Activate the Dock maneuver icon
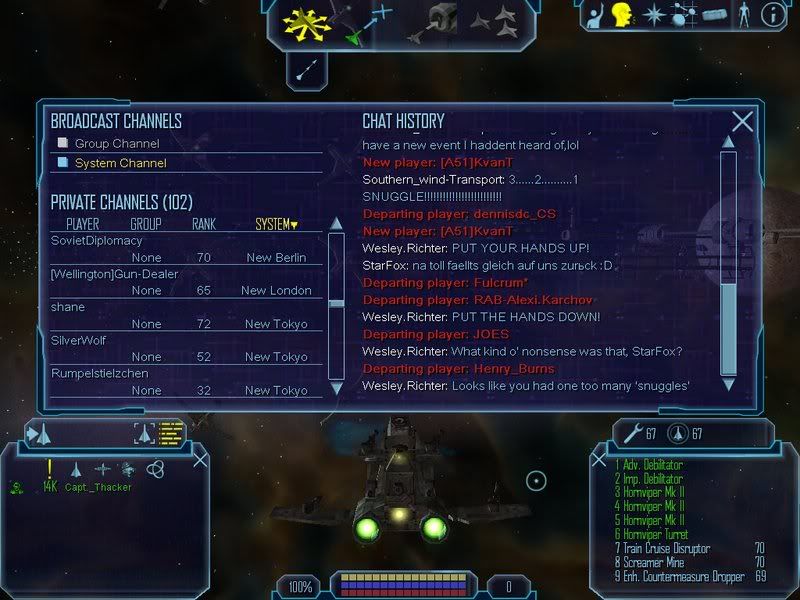This screenshot has height=600, width=800. pyautogui.click(x=439, y=20)
